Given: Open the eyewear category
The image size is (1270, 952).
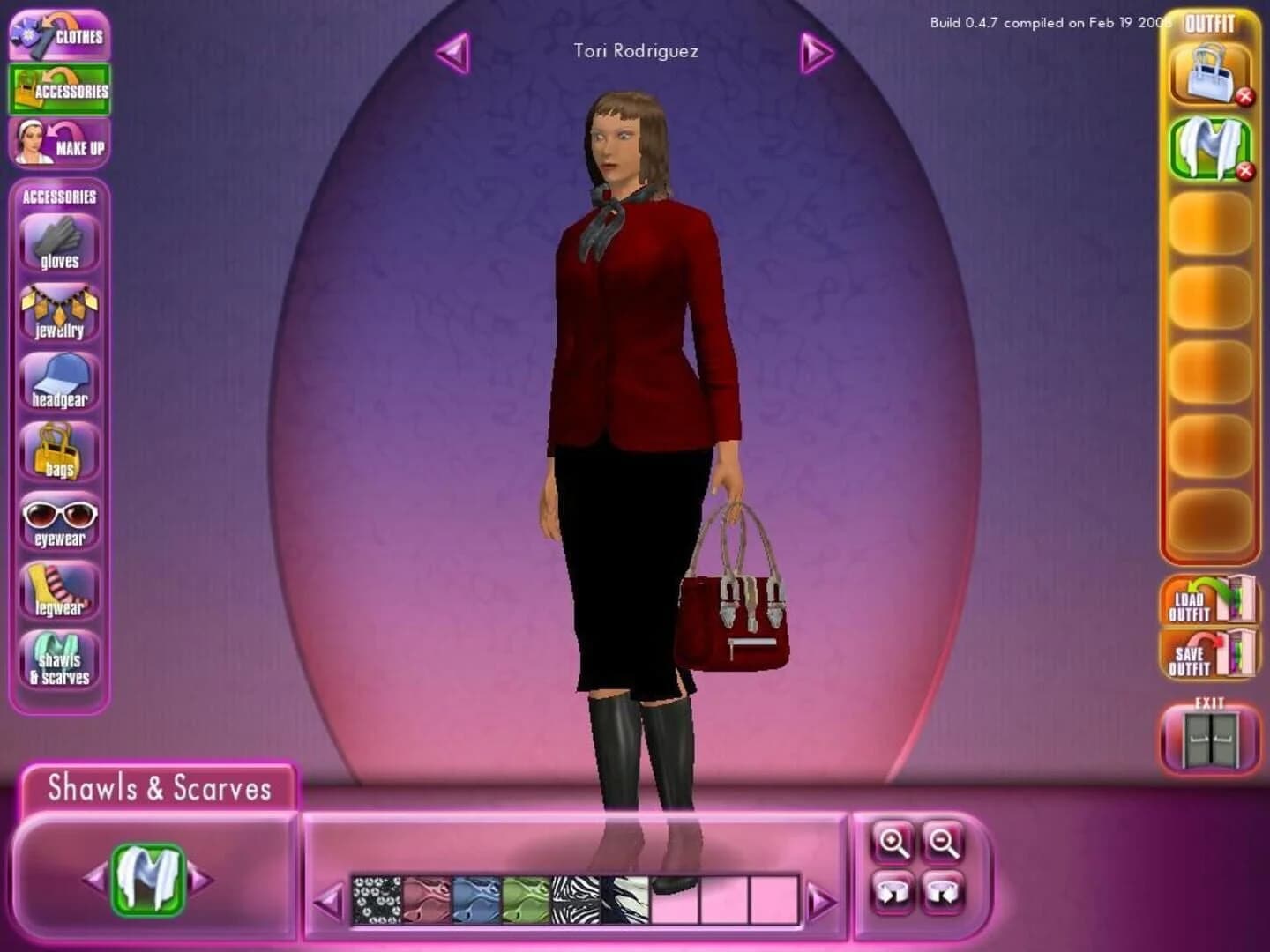Looking at the screenshot, I should point(58,520).
